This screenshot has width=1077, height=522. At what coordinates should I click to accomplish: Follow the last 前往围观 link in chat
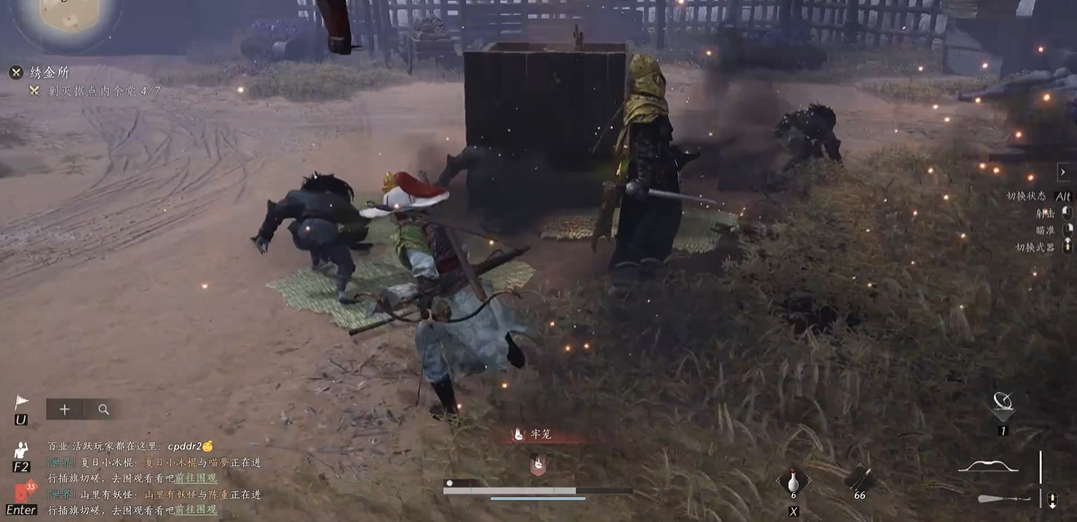[x=196, y=510]
